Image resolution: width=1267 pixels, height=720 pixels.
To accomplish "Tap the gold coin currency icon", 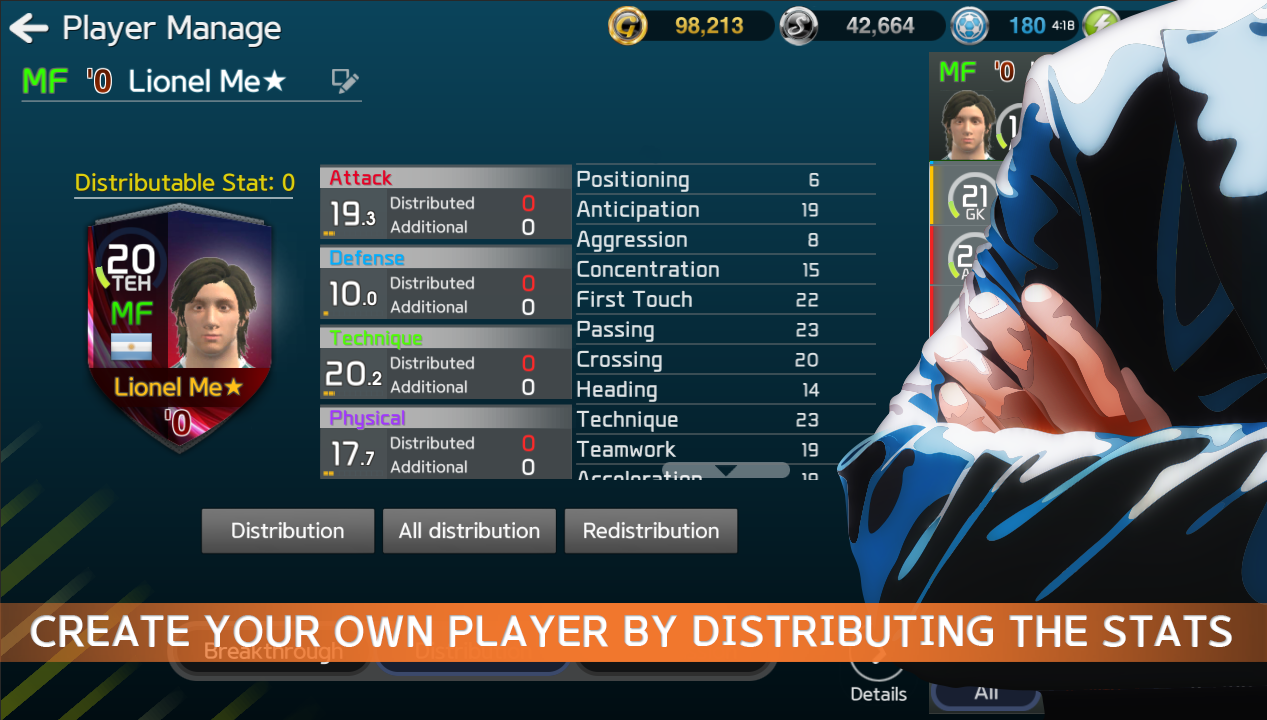I will [628, 26].
